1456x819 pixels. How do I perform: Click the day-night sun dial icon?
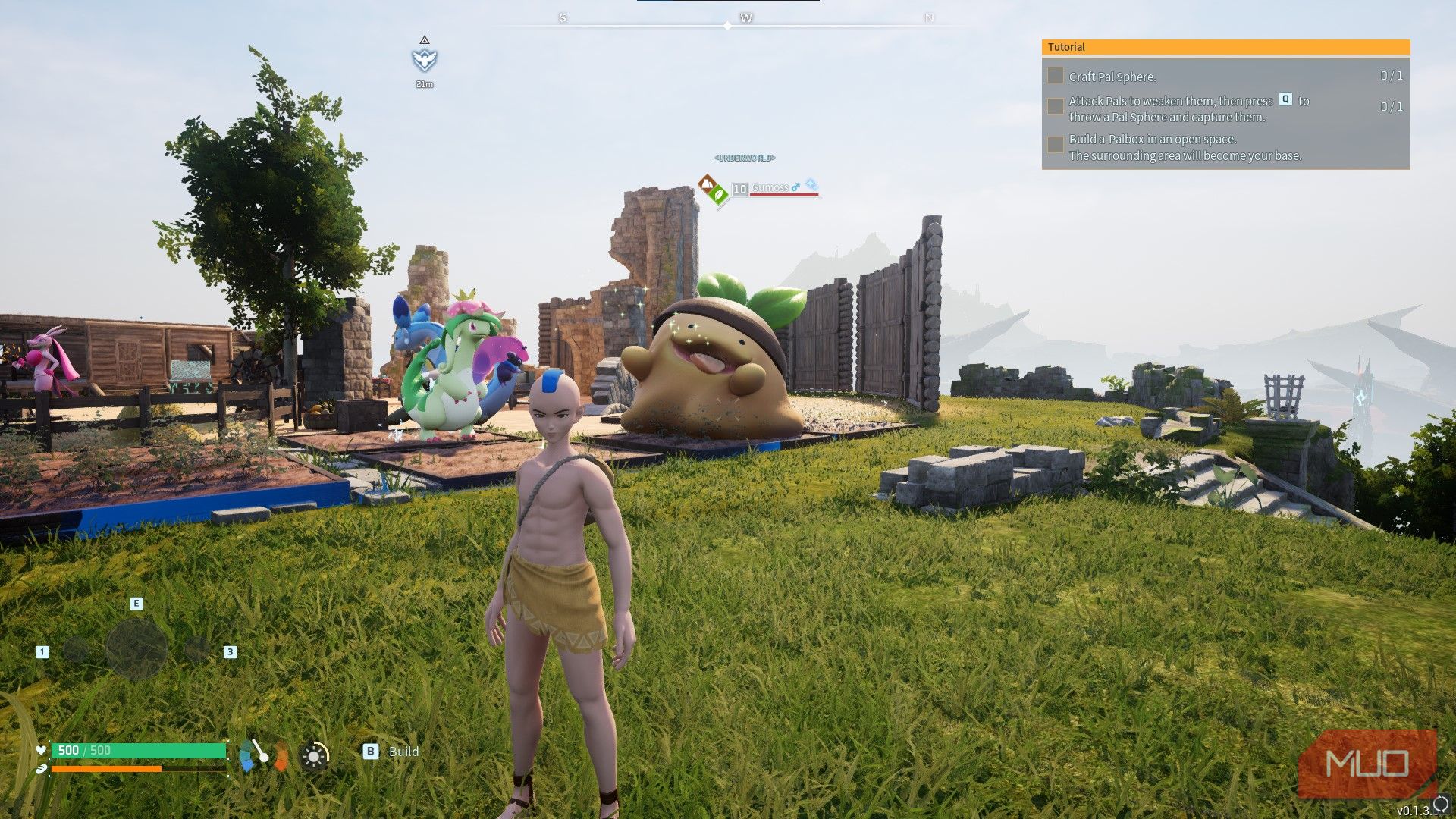point(315,755)
